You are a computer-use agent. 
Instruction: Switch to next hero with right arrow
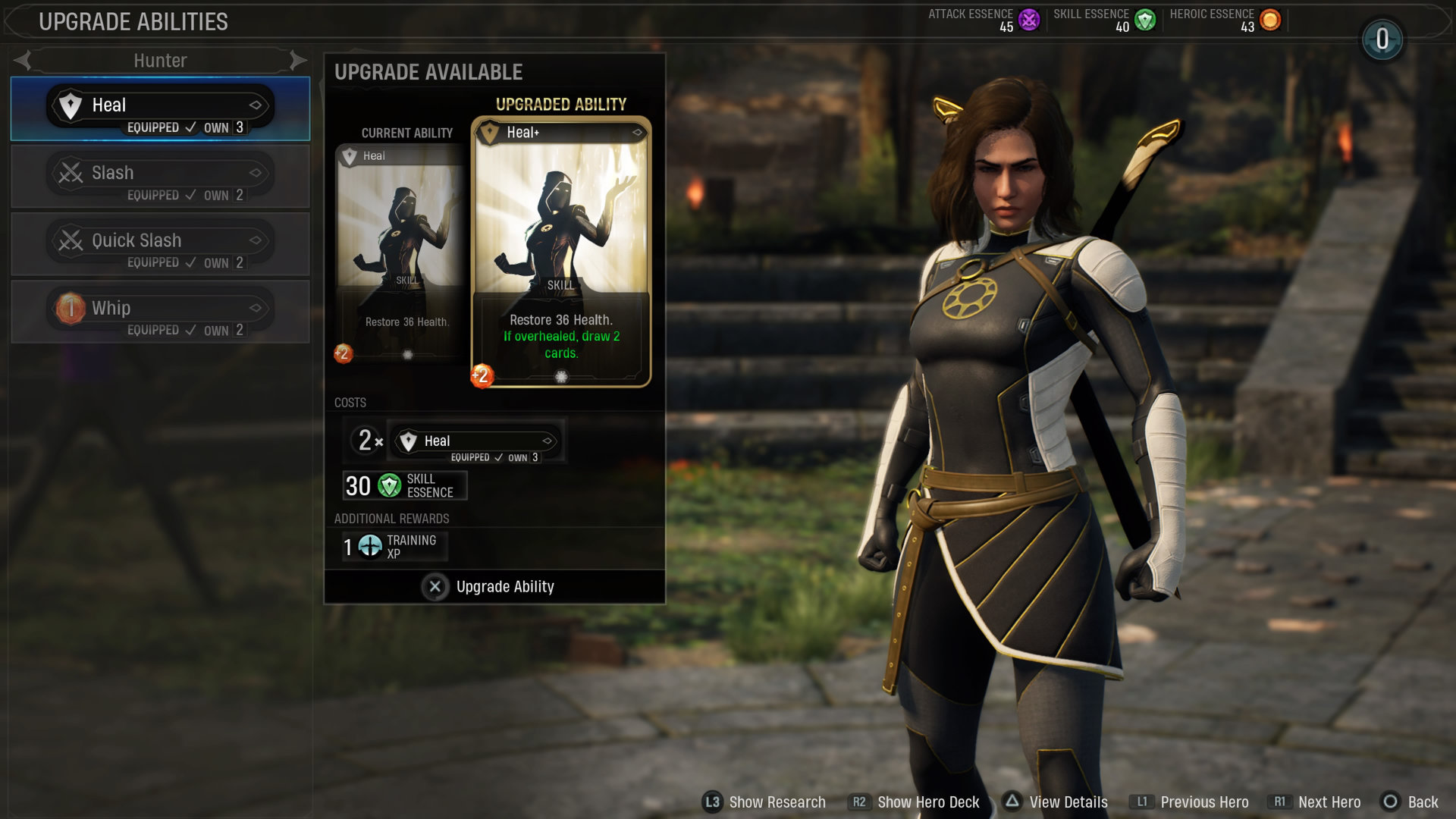point(298,60)
